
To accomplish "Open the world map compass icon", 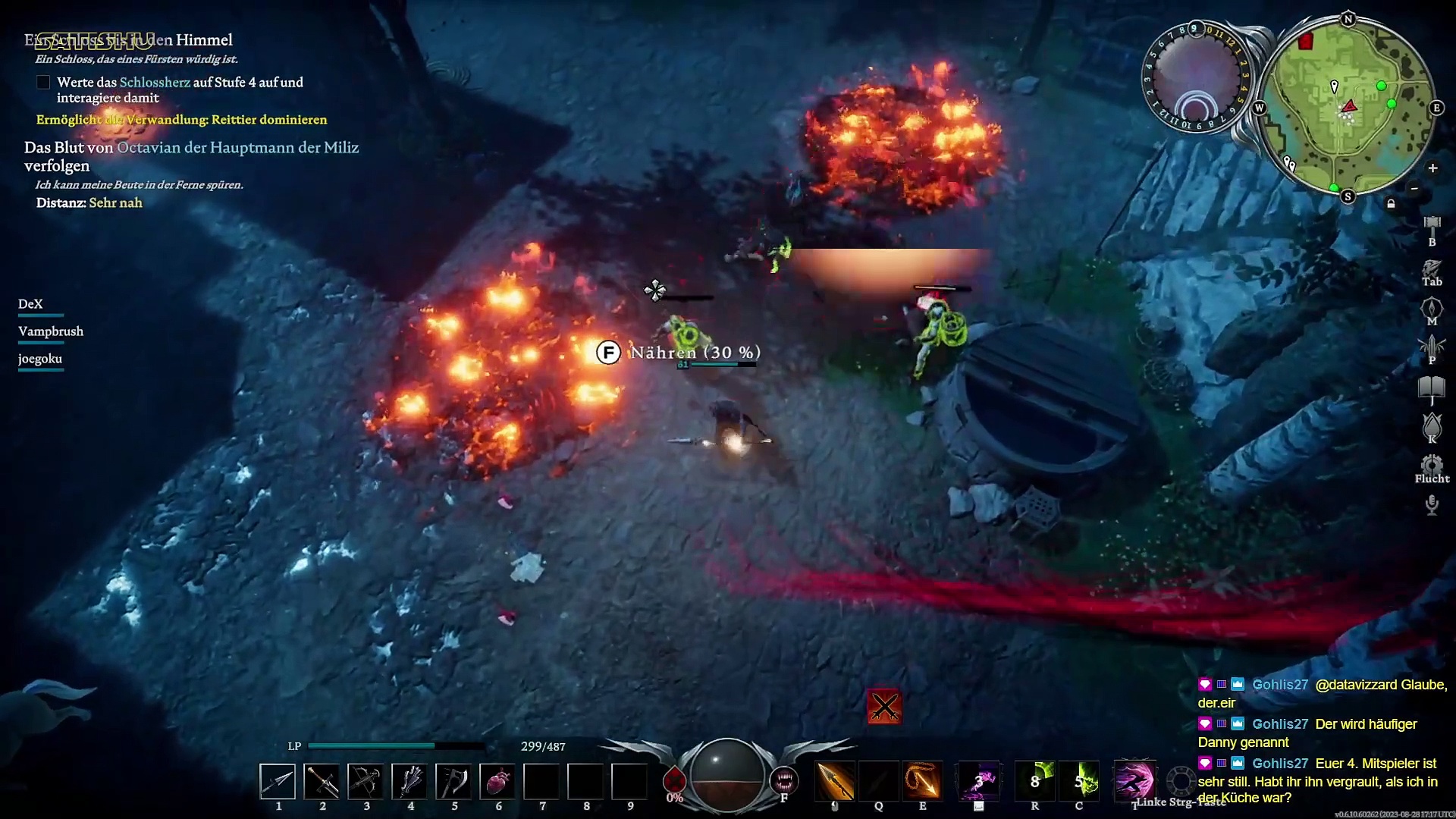I will [1432, 308].
